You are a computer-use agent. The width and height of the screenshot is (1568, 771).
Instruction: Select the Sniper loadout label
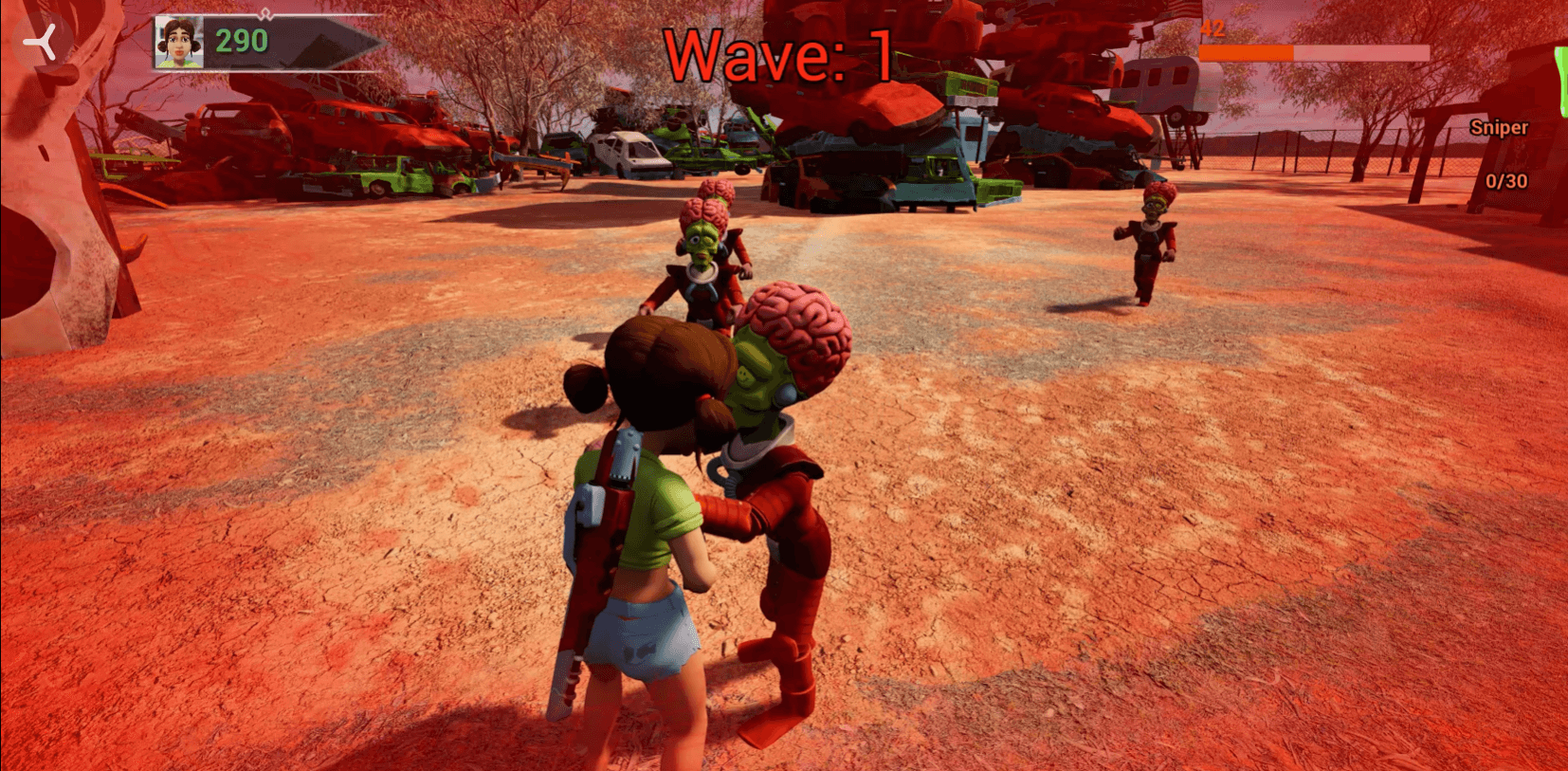tap(1499, 127)
